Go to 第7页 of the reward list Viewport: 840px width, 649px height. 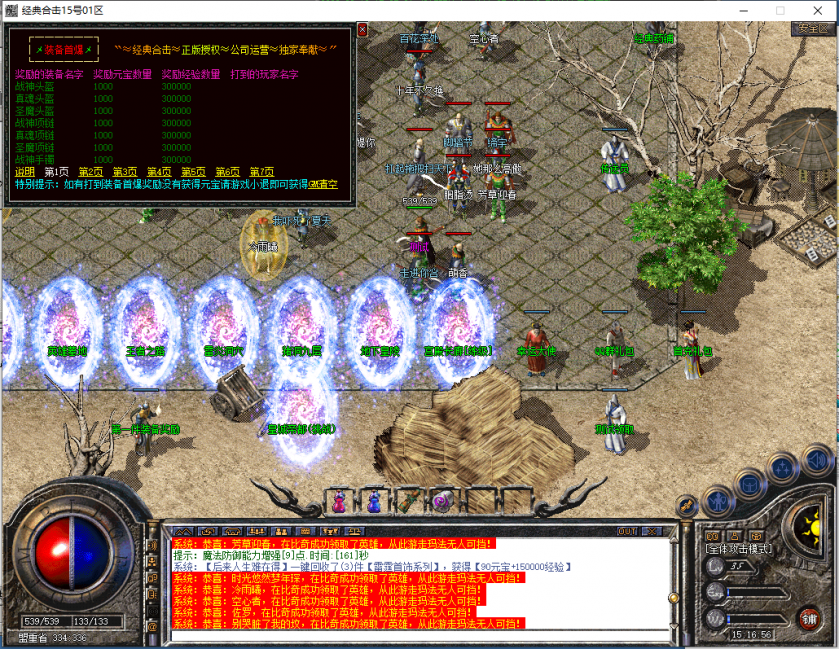coord(261,172)
